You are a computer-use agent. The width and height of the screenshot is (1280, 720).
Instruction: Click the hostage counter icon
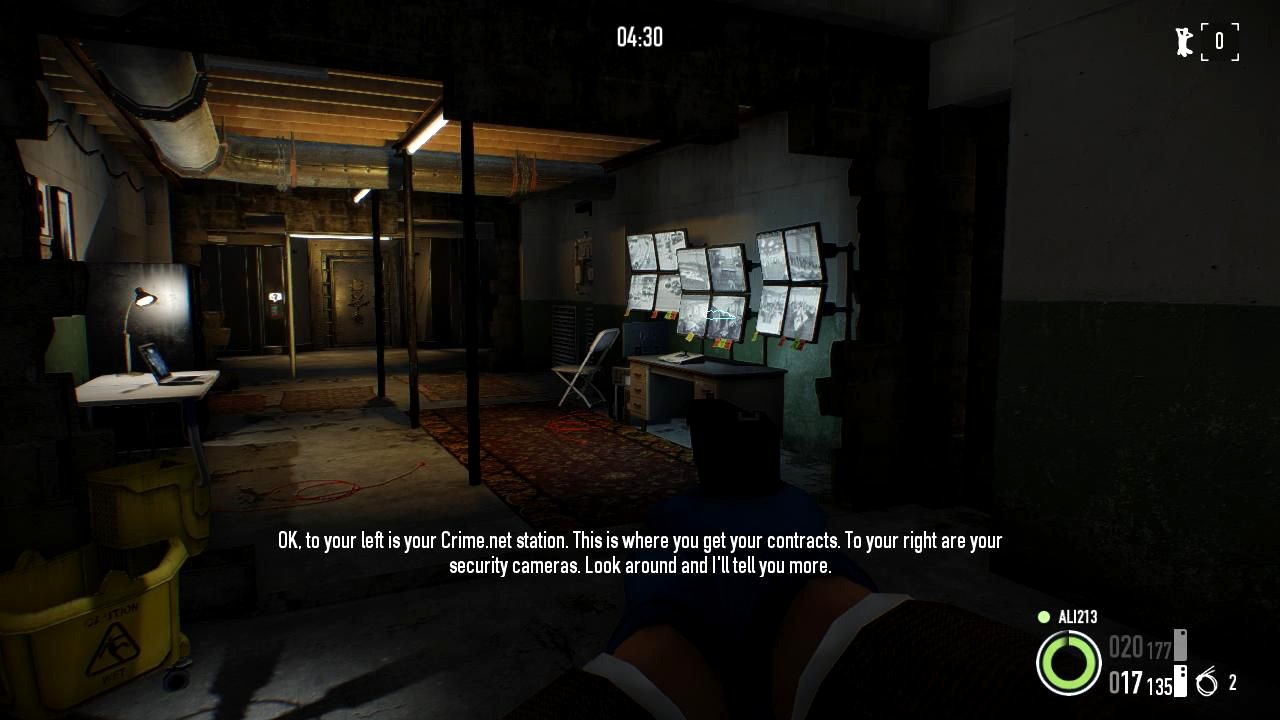coord(1186,42)
